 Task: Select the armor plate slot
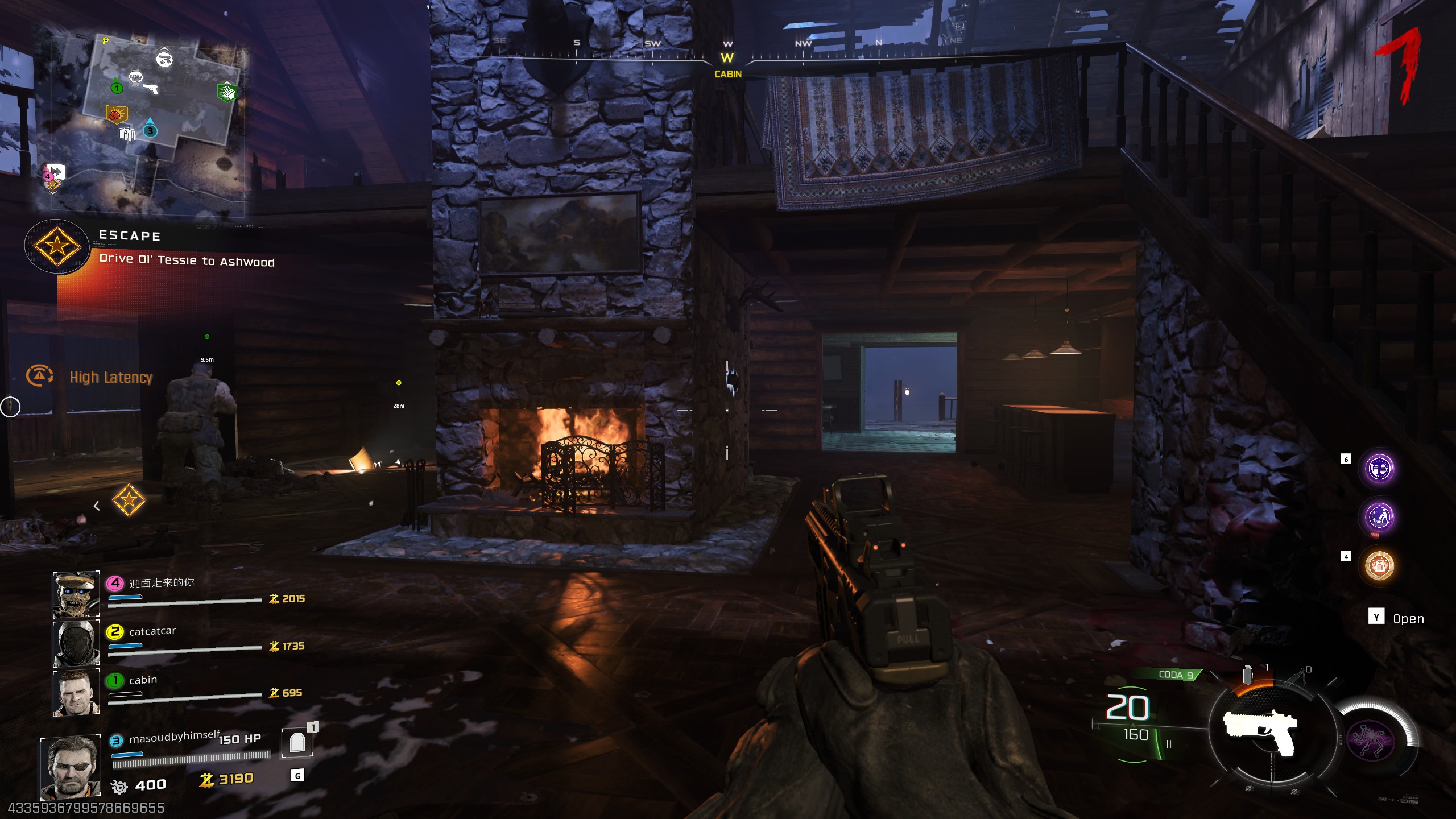(x=297, y=743)
